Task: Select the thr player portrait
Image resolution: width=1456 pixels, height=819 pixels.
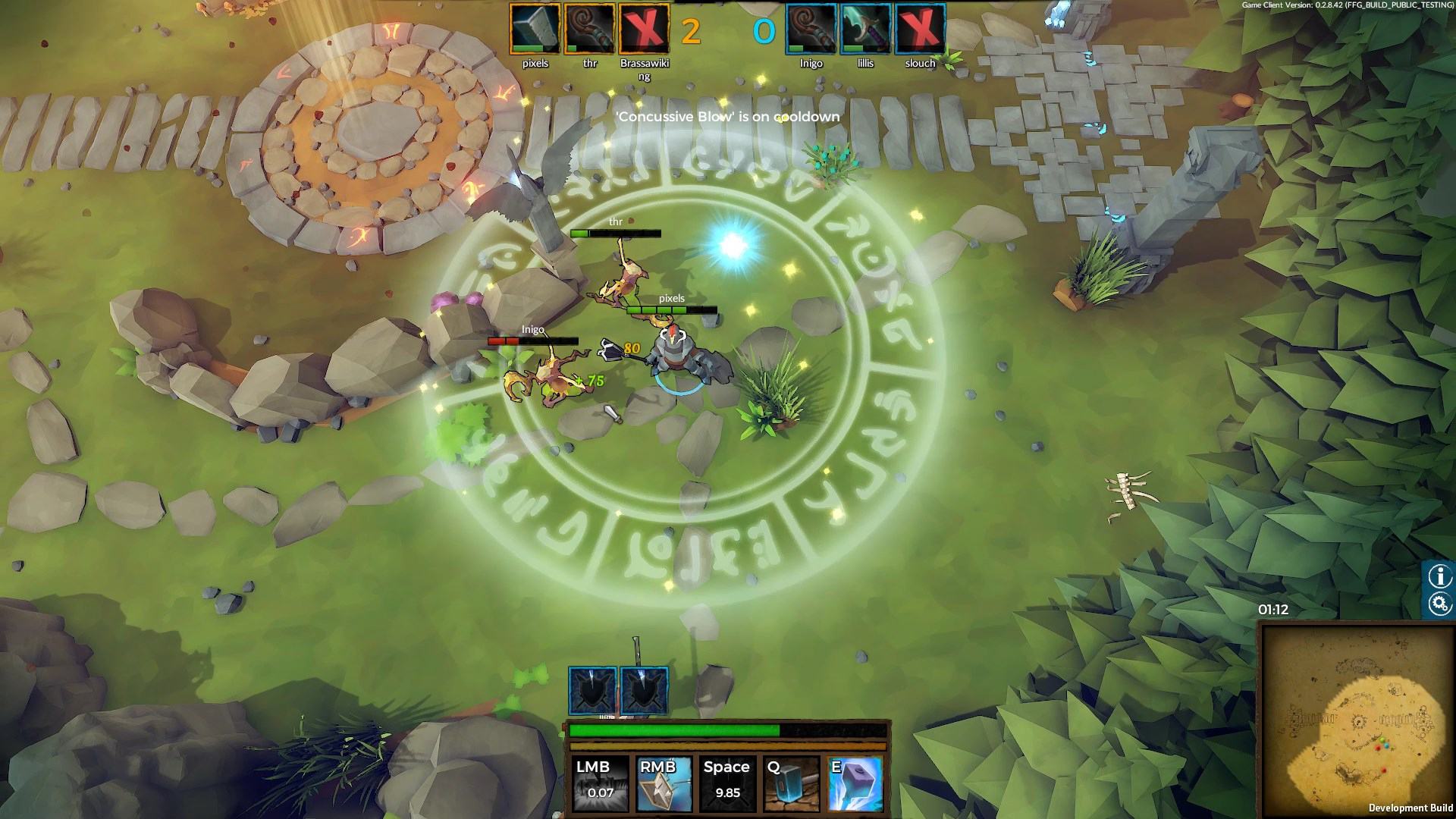Action: 589,29
